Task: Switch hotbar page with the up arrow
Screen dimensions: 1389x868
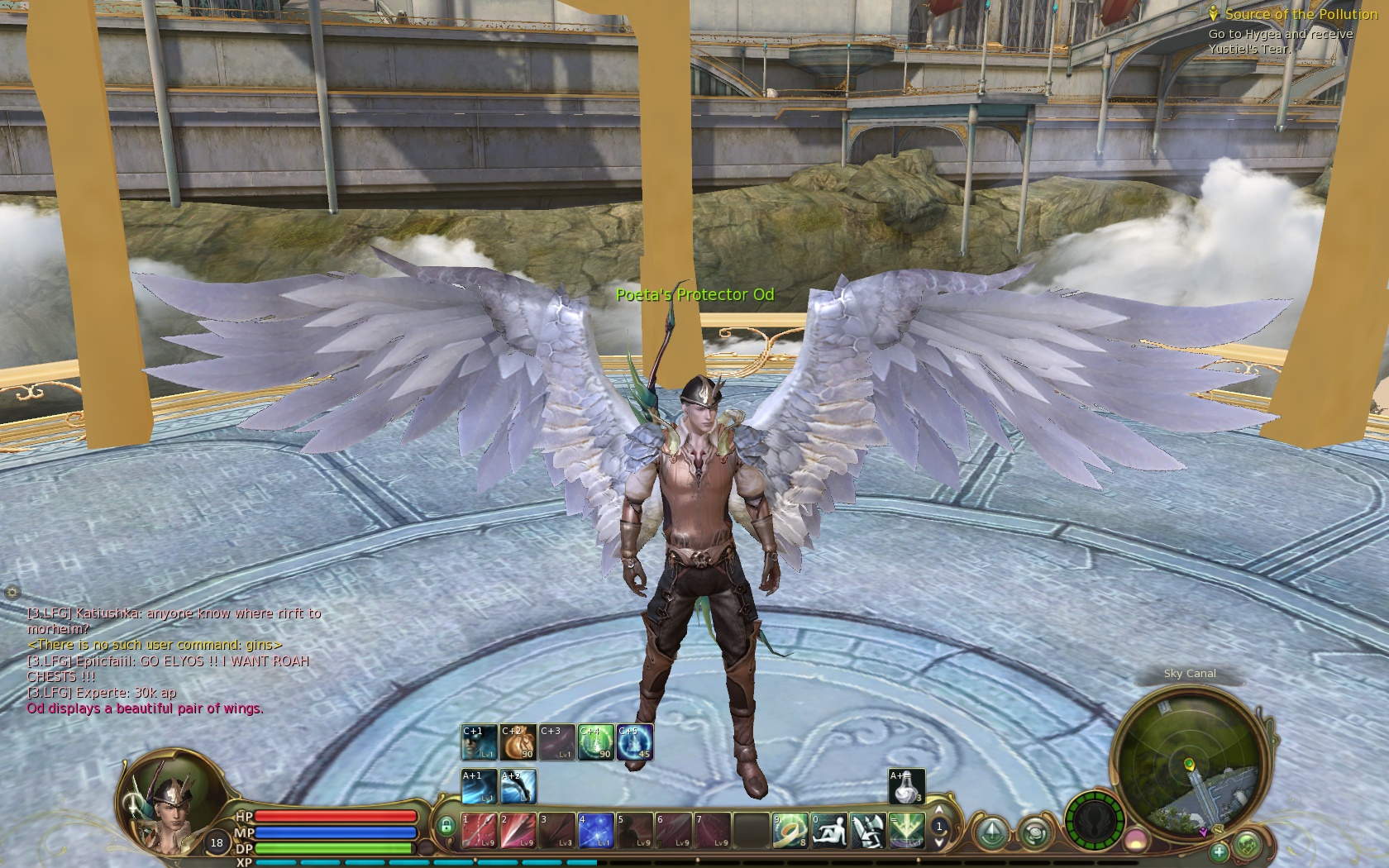Action: pyautogui.click(x=938, y=810)
